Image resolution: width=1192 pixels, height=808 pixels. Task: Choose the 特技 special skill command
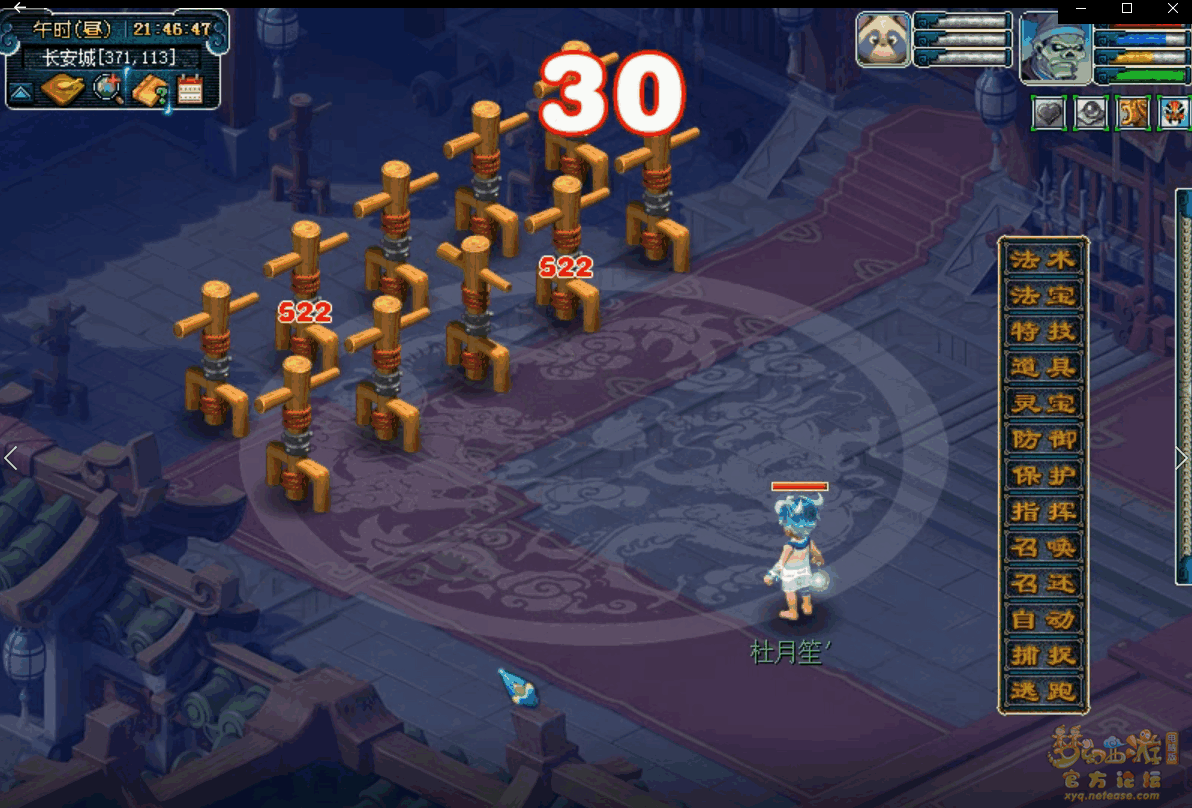[1043, 332]
